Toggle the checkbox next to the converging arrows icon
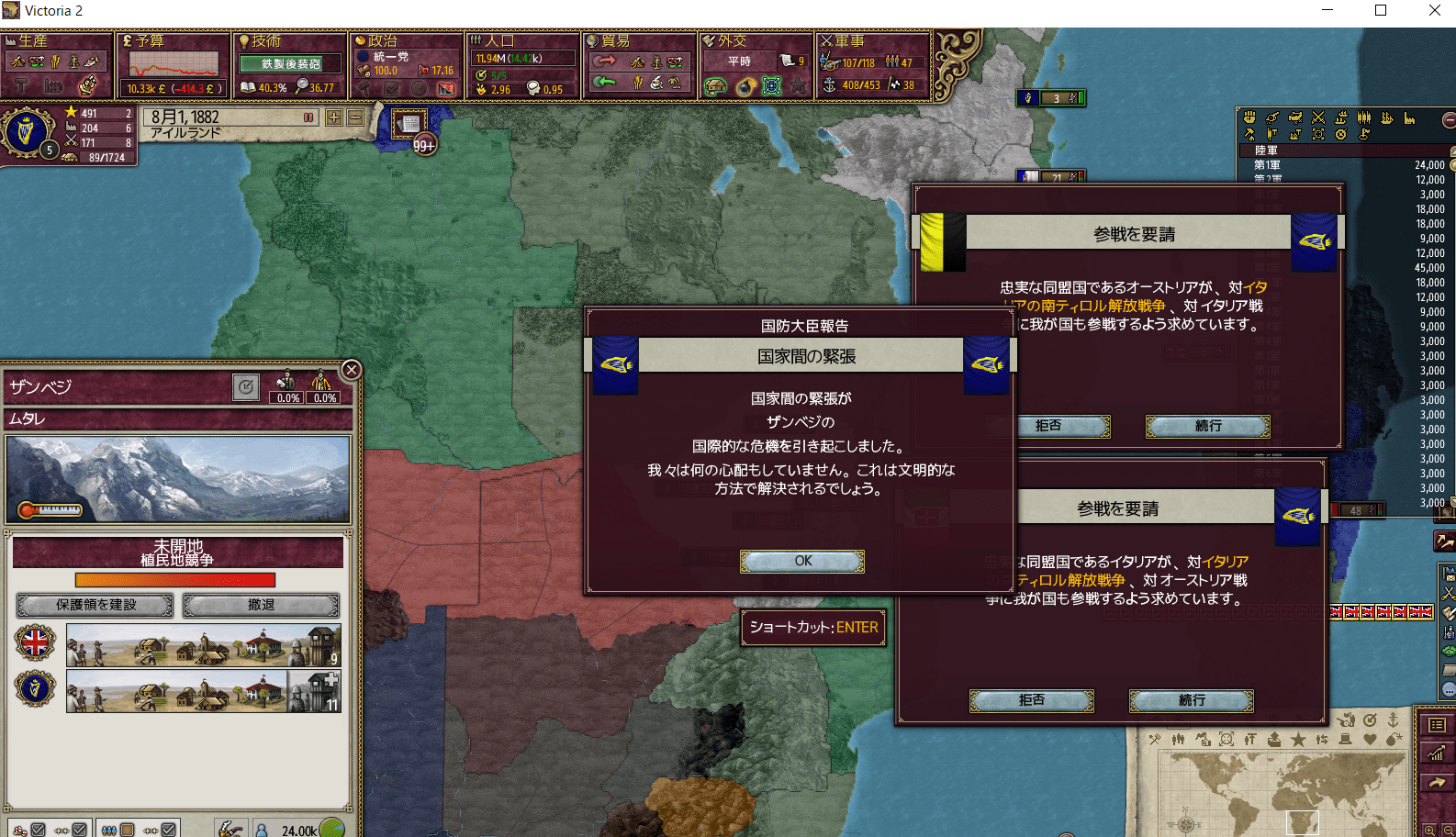This screenshot has width=1456, height=837. (80, 829)
